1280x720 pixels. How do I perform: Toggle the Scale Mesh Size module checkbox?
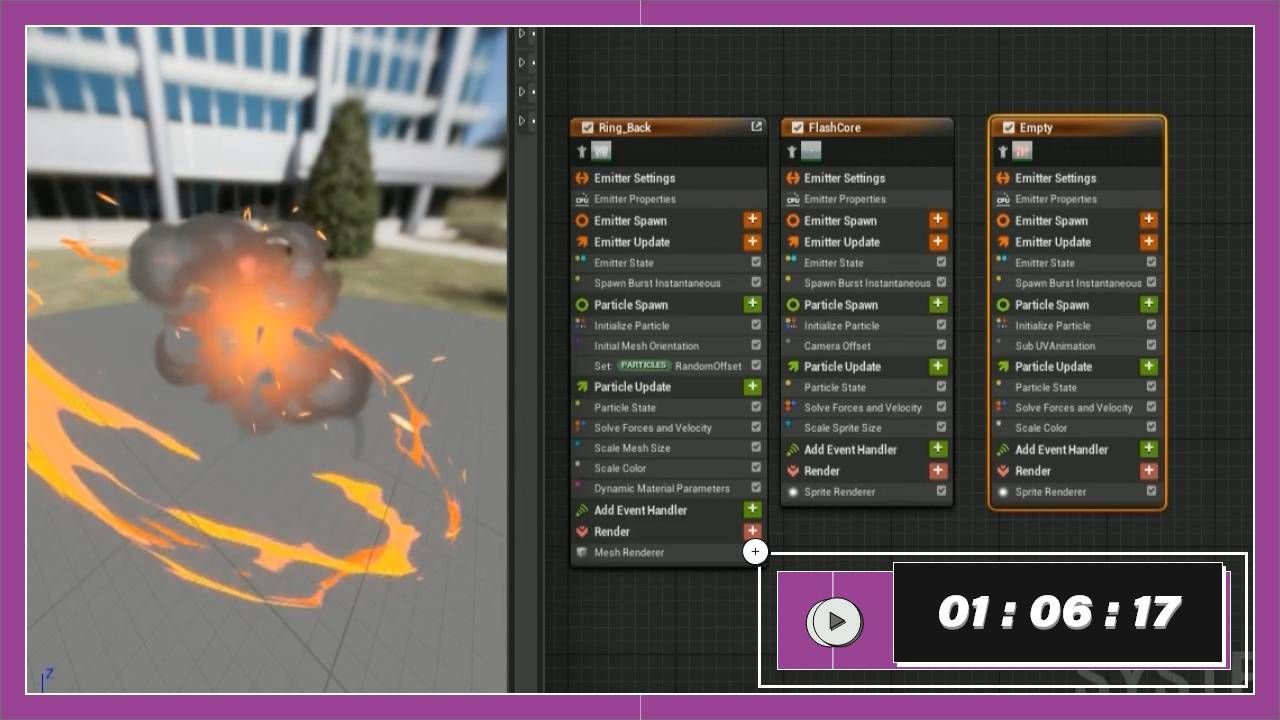click(756, 448)
